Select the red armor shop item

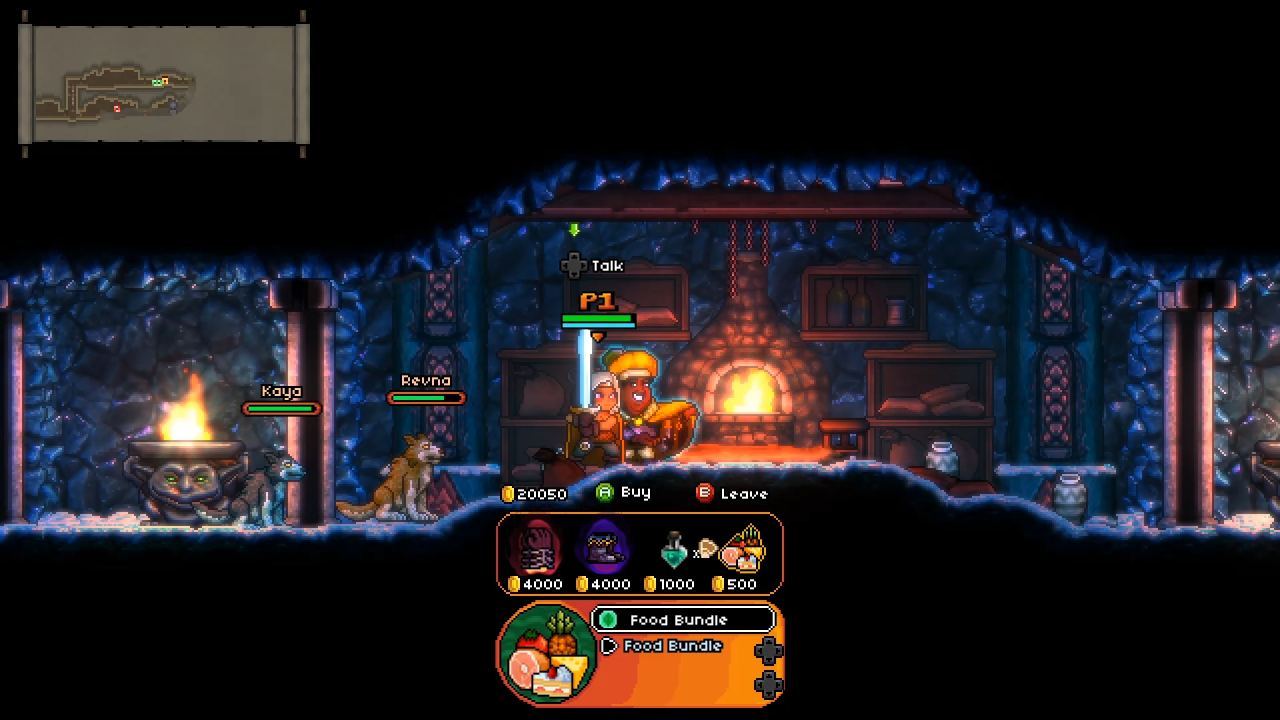(x=536, y=547)
